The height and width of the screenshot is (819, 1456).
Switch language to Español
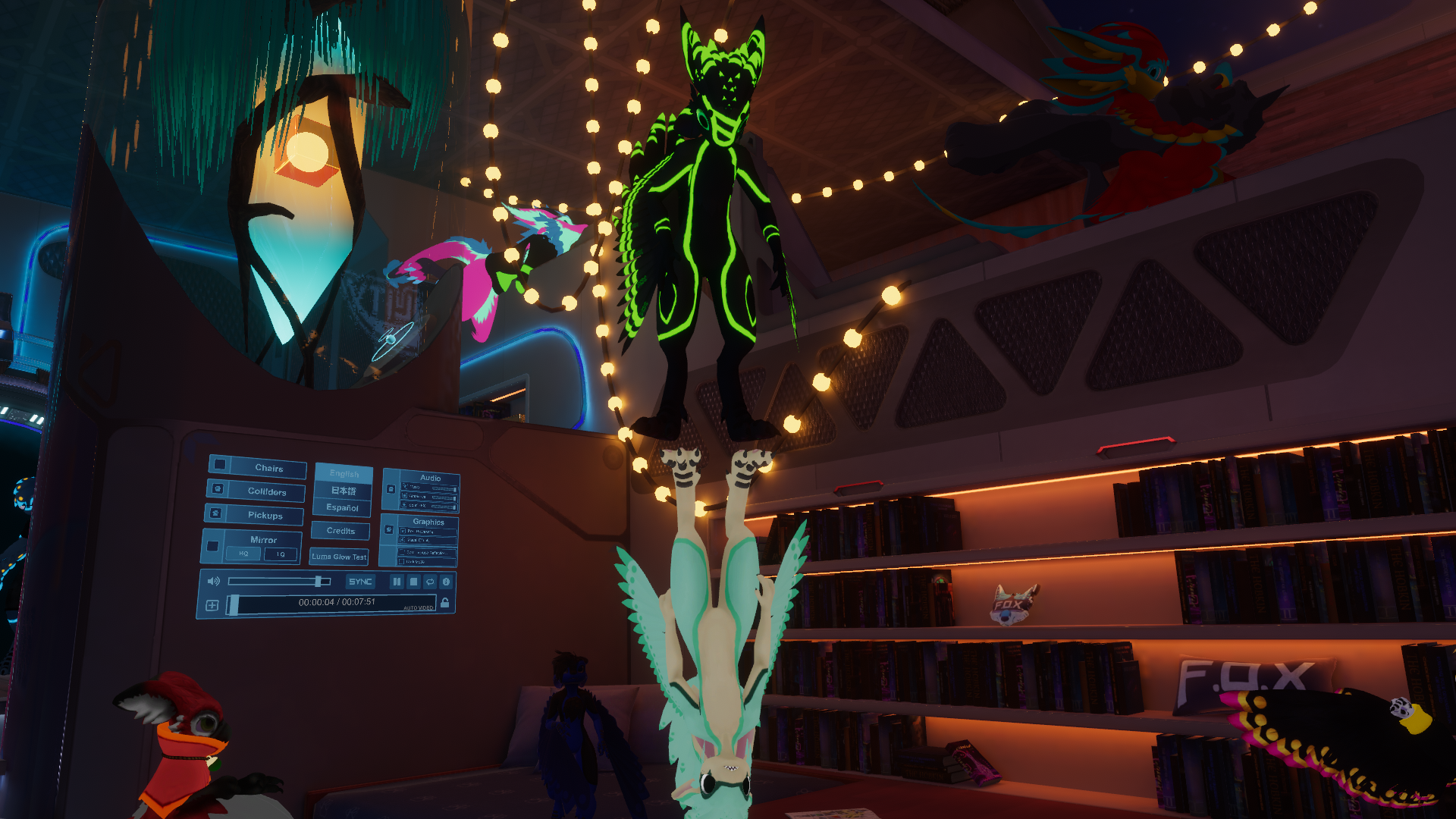coord(342,508)
